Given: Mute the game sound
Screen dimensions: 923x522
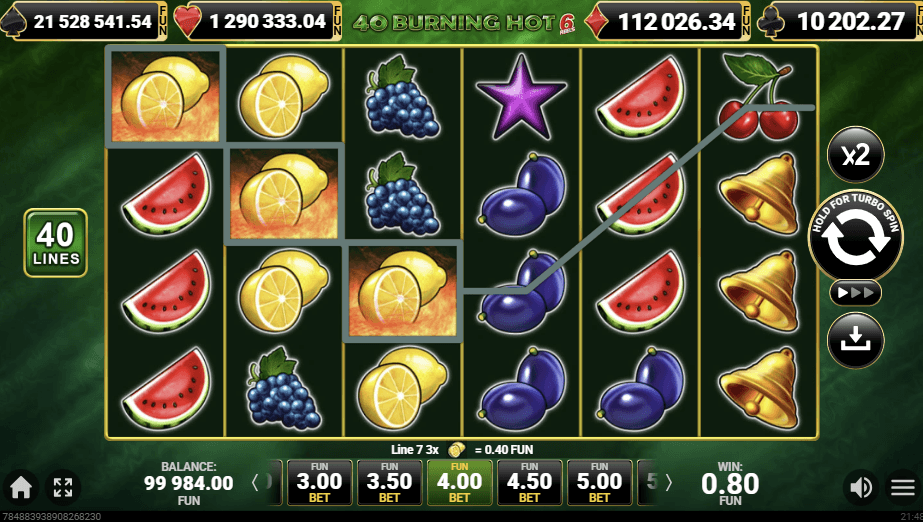Looking at the screenshot, I should tap(860, 488).
